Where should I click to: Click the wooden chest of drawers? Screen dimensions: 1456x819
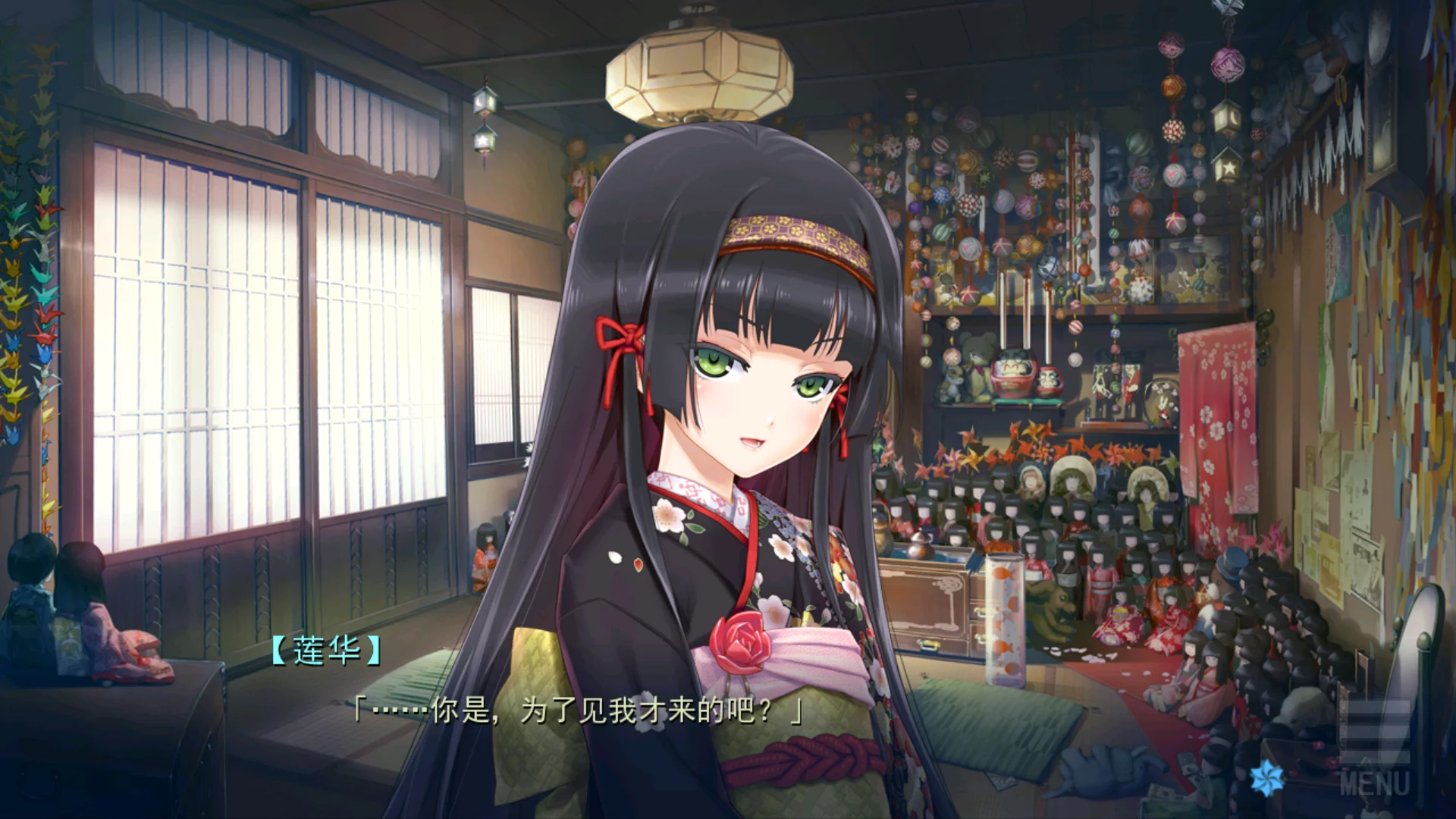[937, 607]
